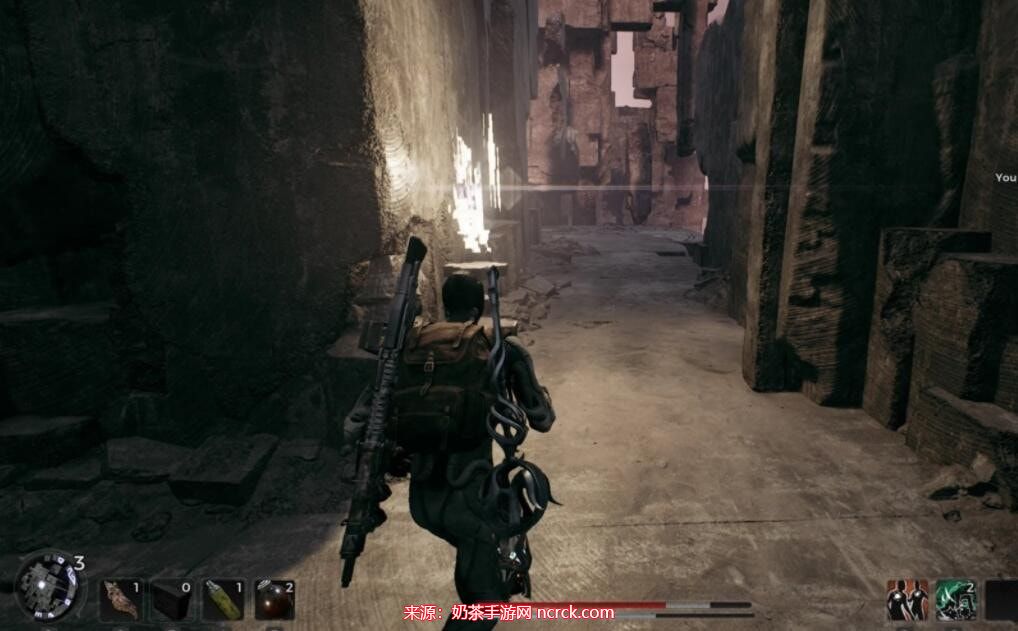
Task: Select the dark round bomb item slot
Action: [273, 601]
